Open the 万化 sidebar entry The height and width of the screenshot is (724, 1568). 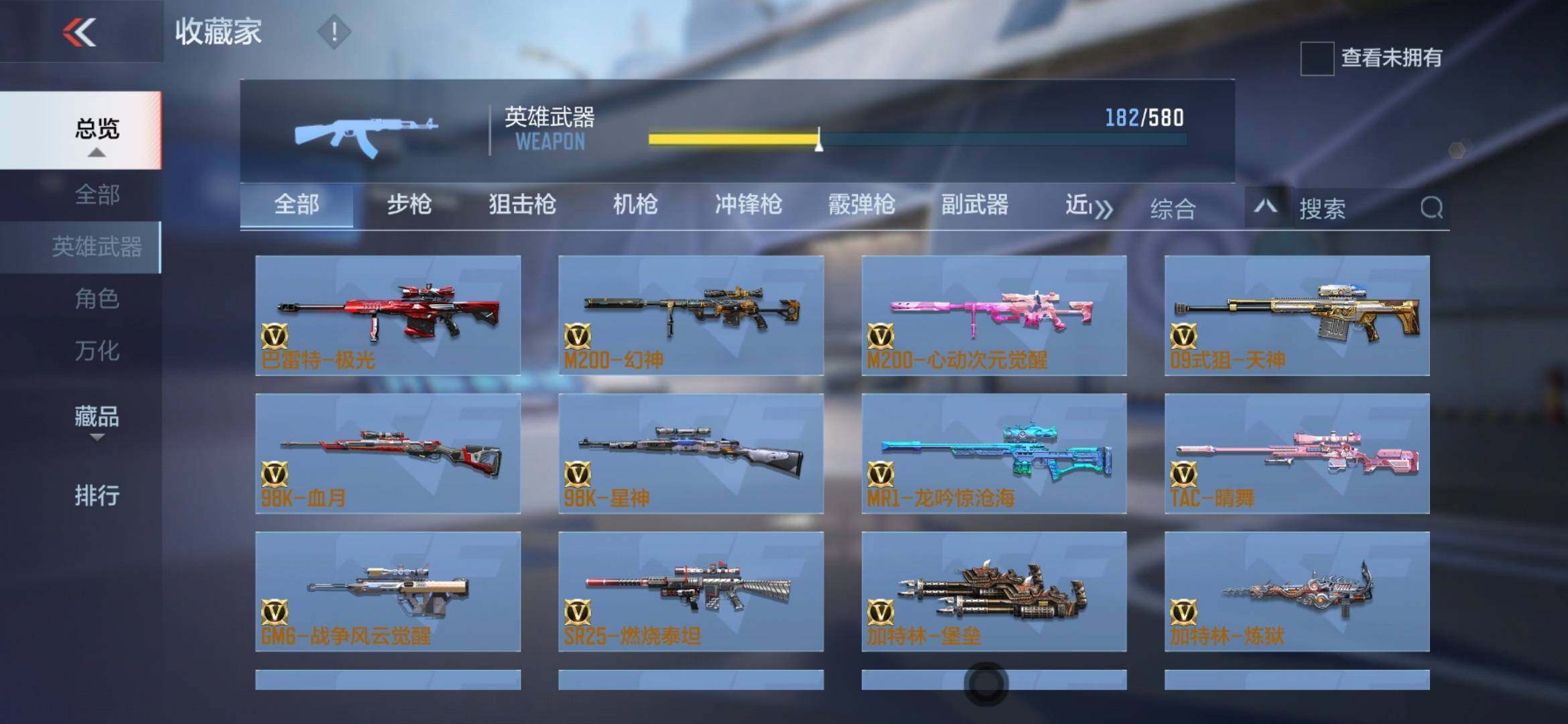tap(97, 351)
